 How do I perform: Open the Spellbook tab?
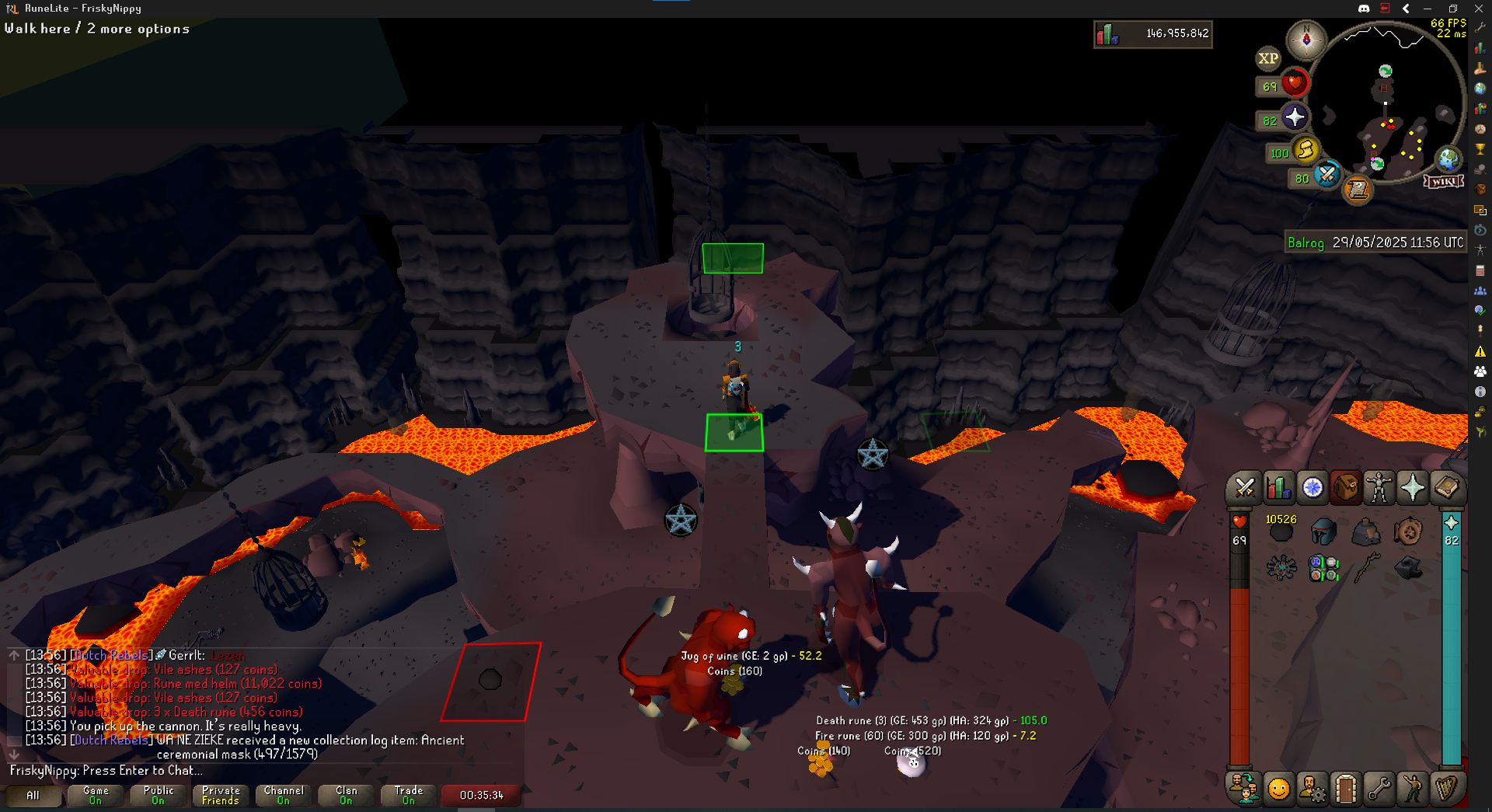[x=1446, y=488]
